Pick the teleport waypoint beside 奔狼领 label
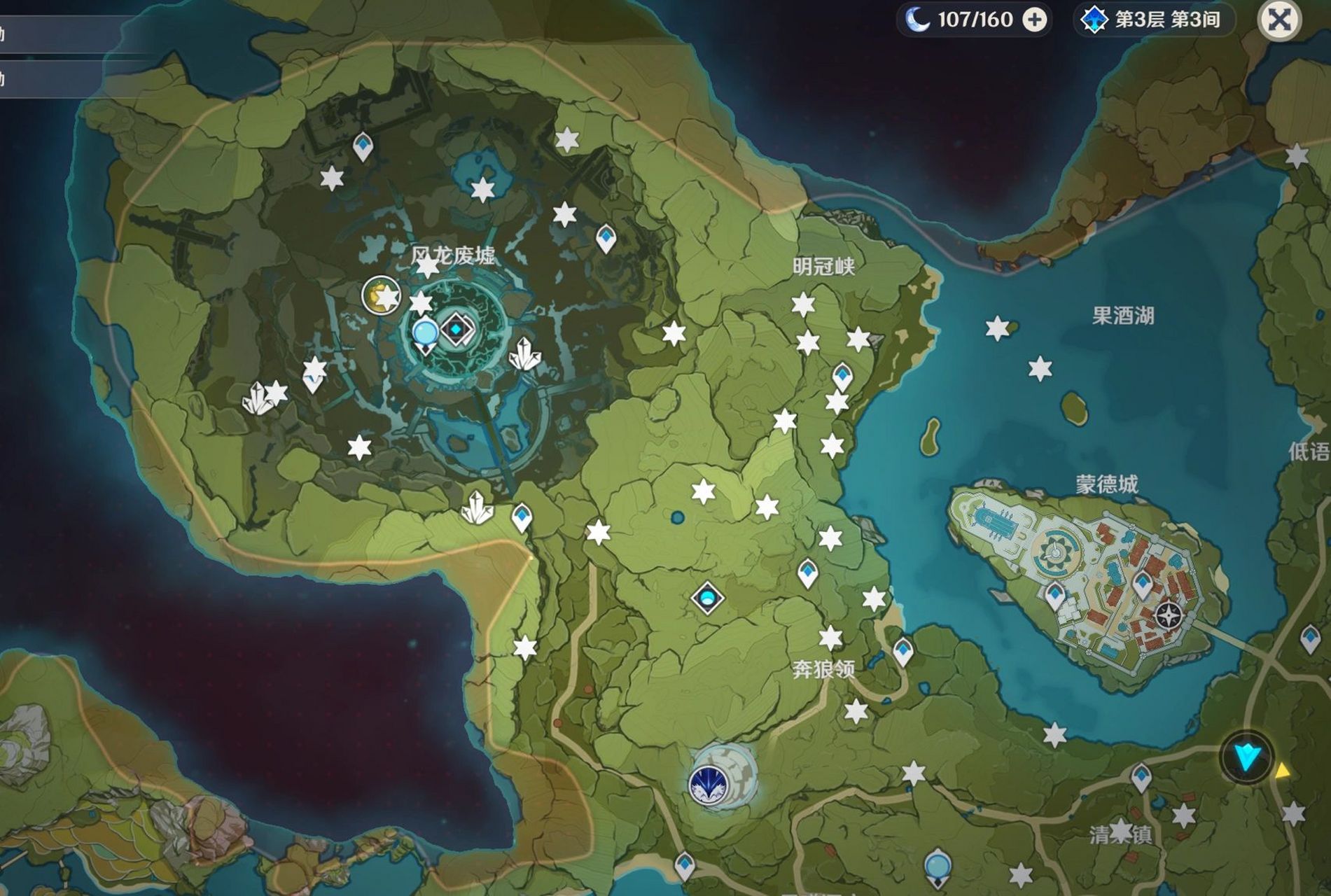This screenshot has height=896, width=1331. tap(903, 652)
